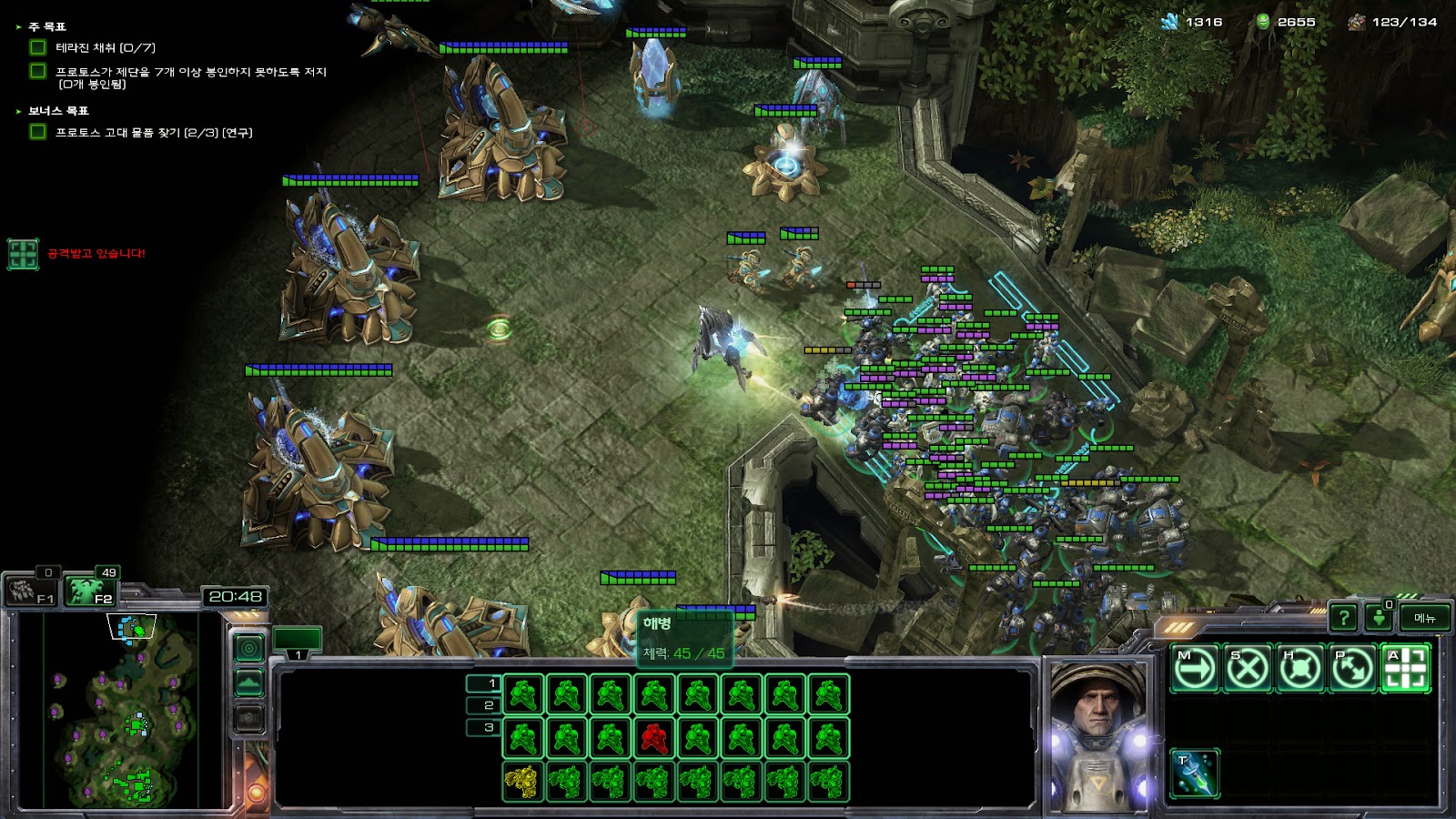Screen dimensions: 1456x819
Task: Click on the minimap
Action: coord(120,710)
